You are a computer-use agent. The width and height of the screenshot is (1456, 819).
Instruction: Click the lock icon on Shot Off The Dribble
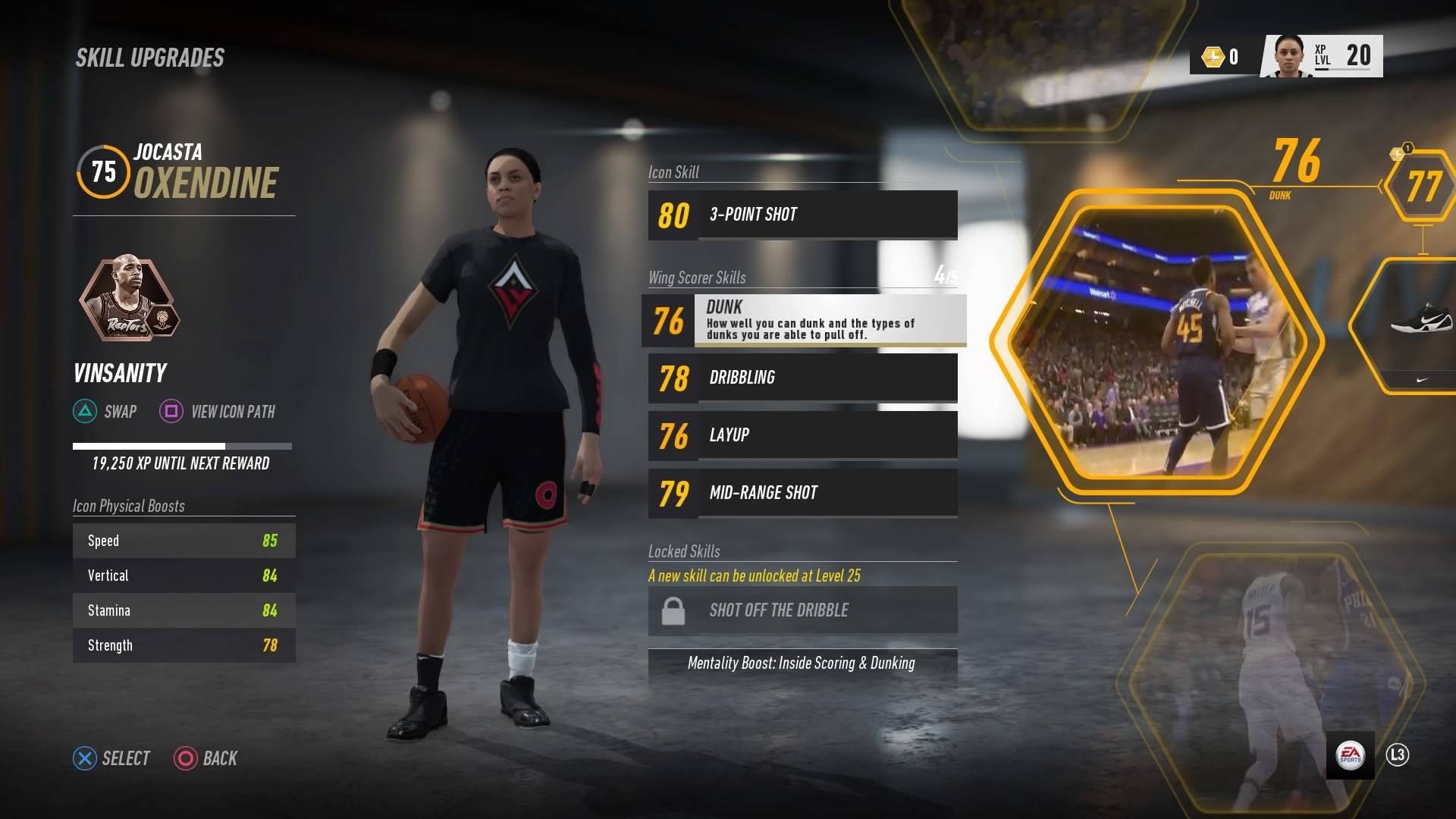[673, 610]
